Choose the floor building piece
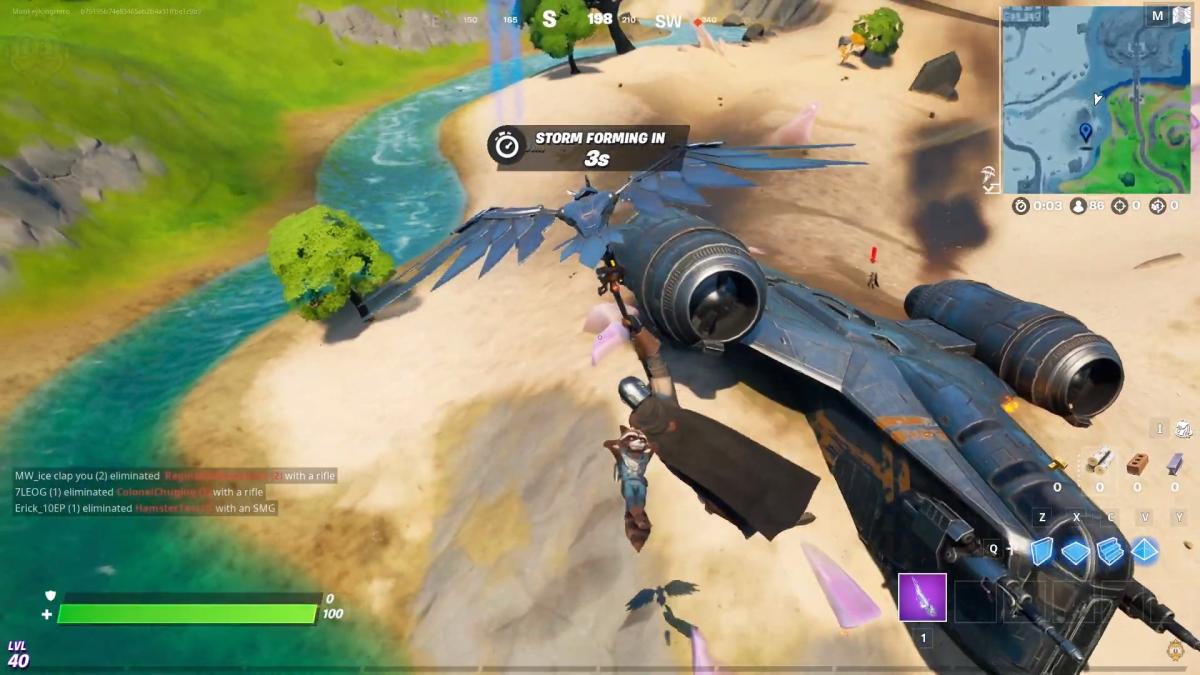This screenshot has width=1200, height=675. (1076, 552)
